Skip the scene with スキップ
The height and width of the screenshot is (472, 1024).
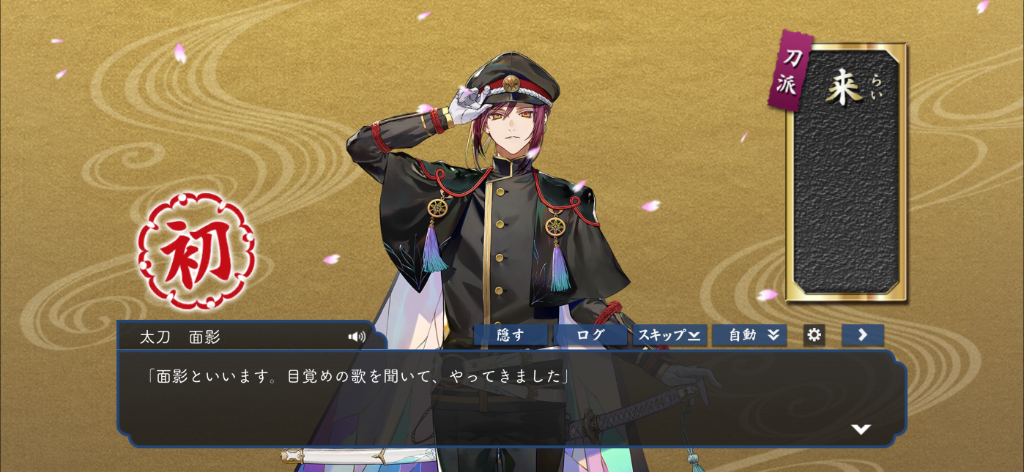[669, 335]
